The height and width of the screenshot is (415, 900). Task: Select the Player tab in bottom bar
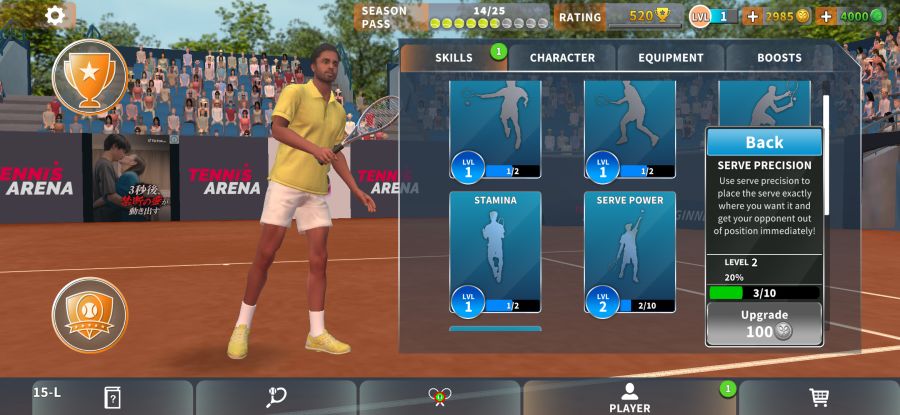pos(629,397)
